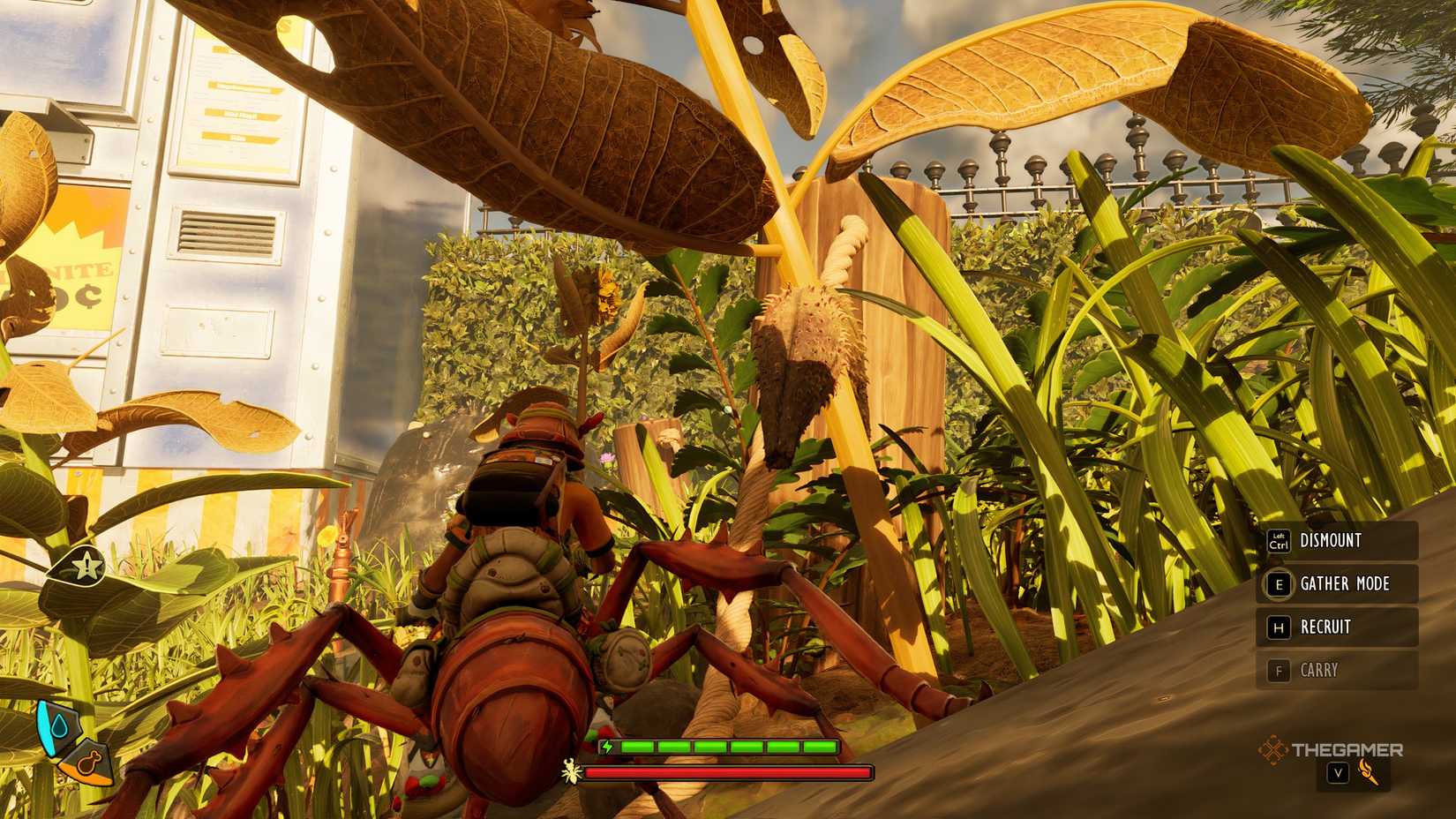
Task: Toggle Gather Mode on
Action: (1346, 584)
